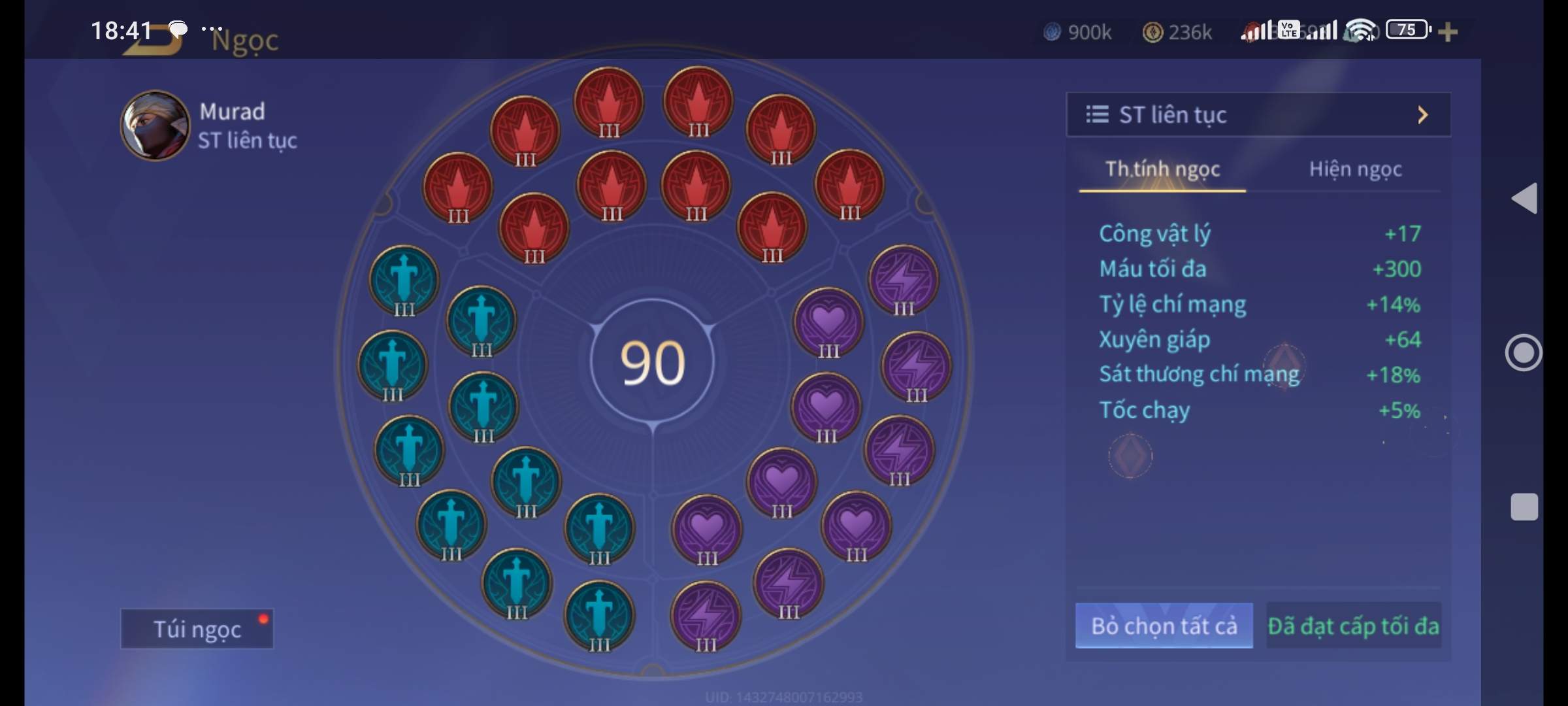
Task: Tap the plus icon beside the currency
Action: point(1448,31)
